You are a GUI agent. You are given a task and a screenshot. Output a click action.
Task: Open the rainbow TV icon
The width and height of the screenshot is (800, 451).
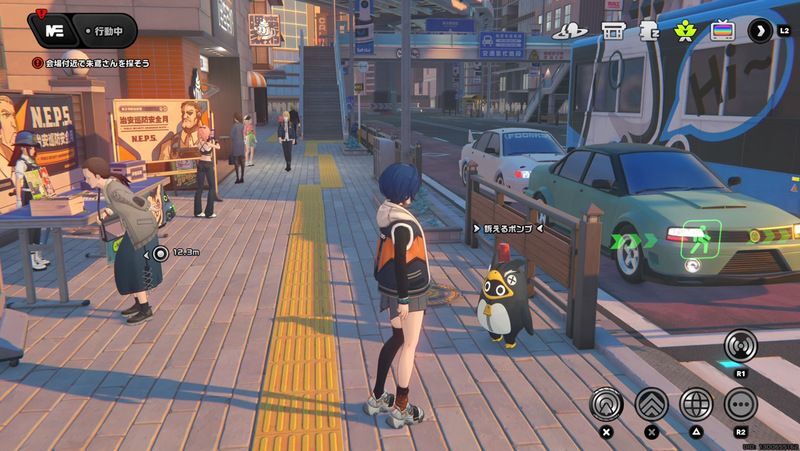click(721, 31)
